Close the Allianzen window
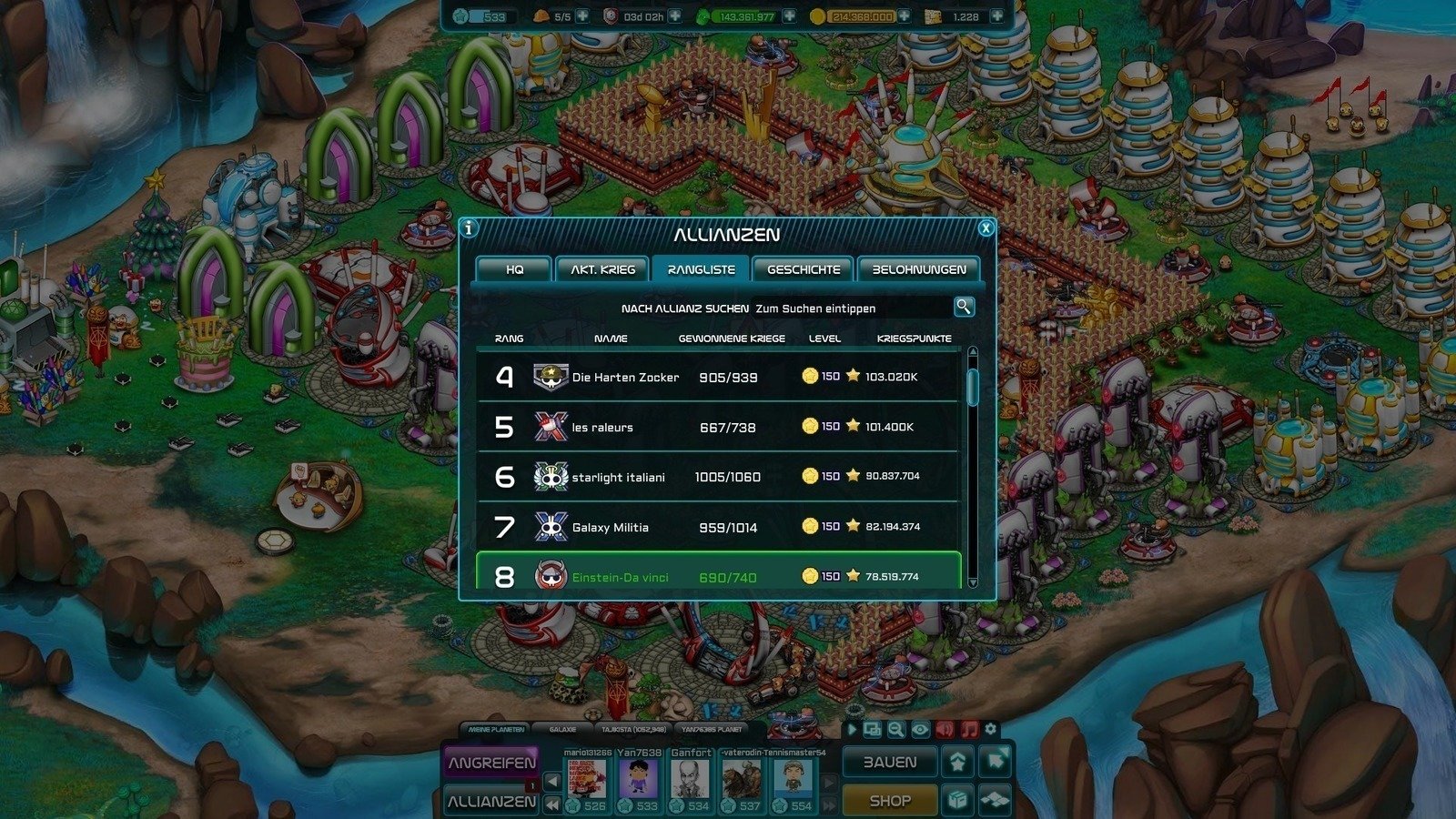Viewport: 1456px width, 819px height. (986, 228)
